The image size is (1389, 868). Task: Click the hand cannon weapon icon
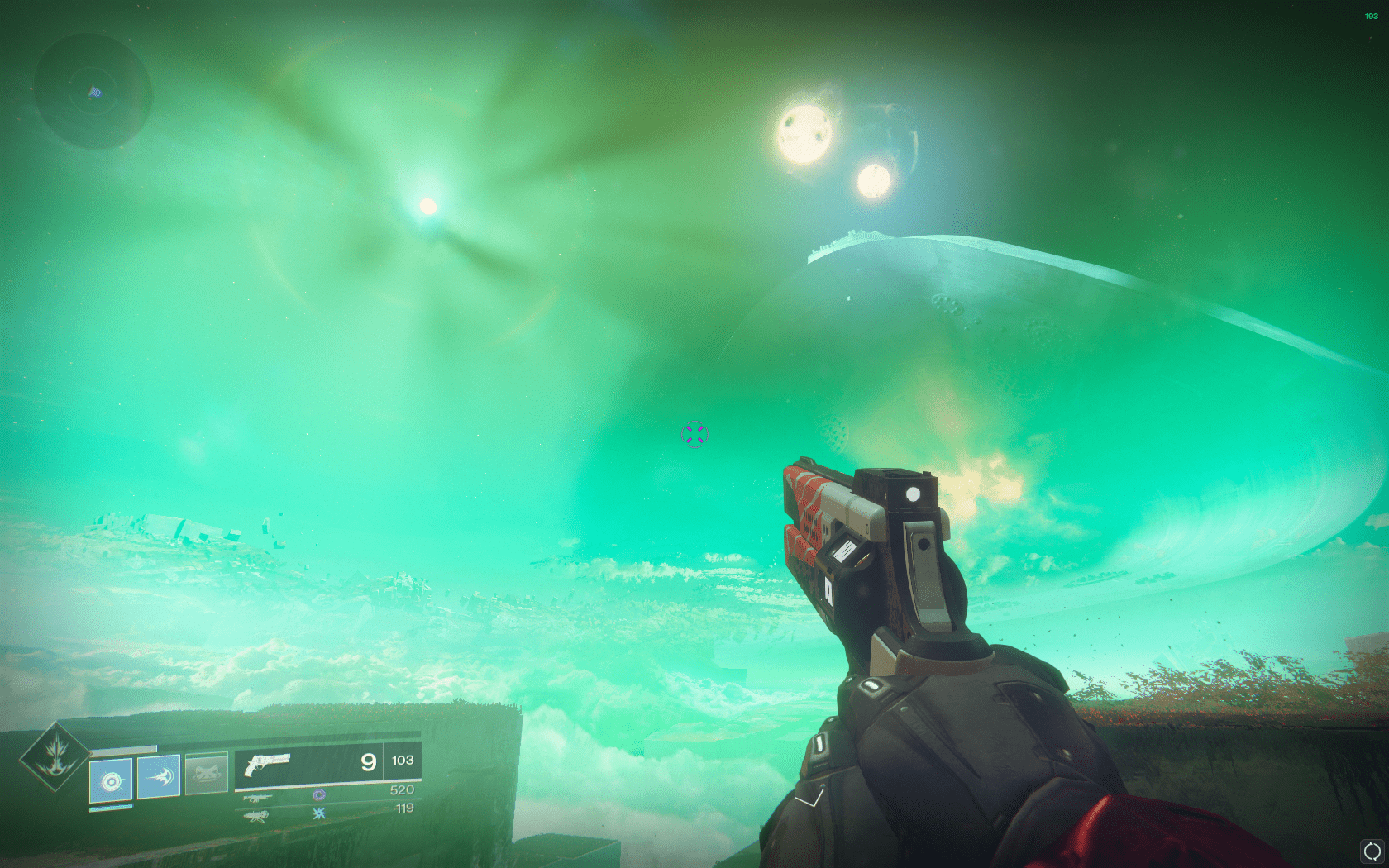click(x=267, y=763)
